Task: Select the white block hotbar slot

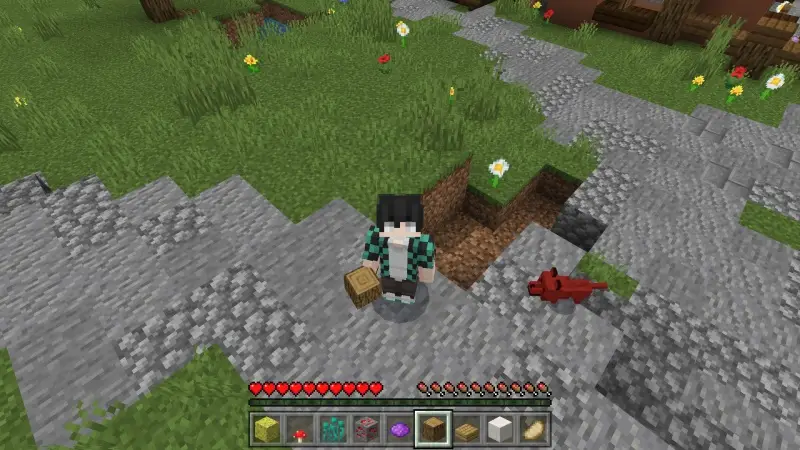Action: coord(500,429)
